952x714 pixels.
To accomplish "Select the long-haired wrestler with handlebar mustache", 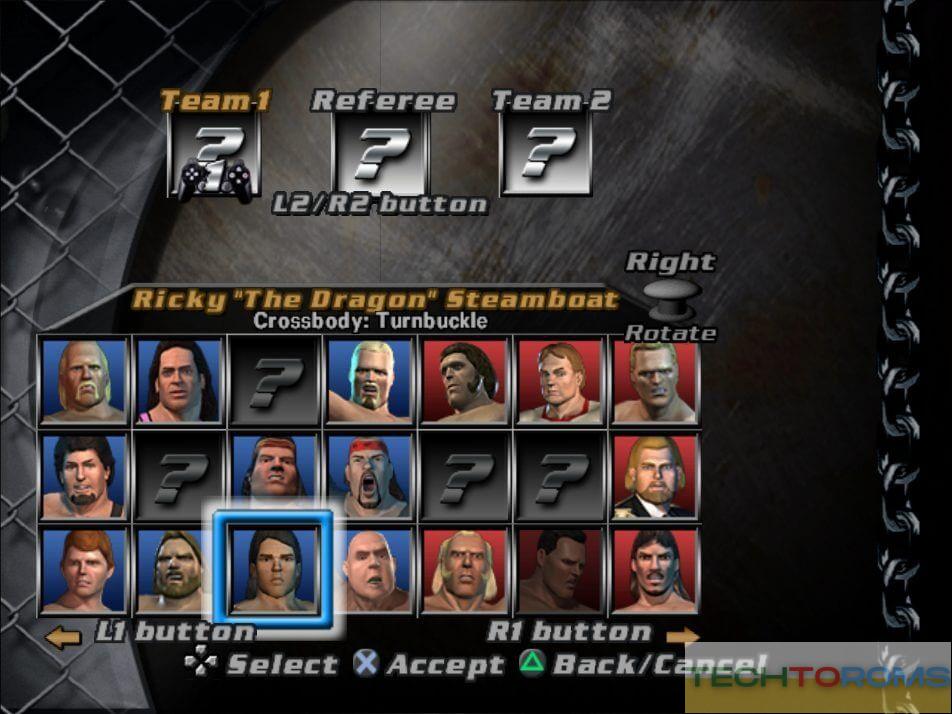I will pyautogui.click(x=654, y=571).
